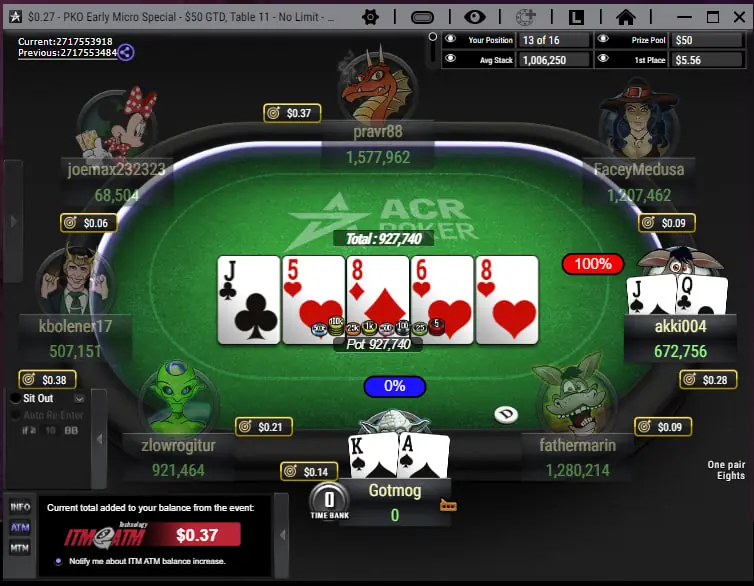Open the lobby via the house icon
This screenshot has width=754, height=586.
tap(626, 17)
